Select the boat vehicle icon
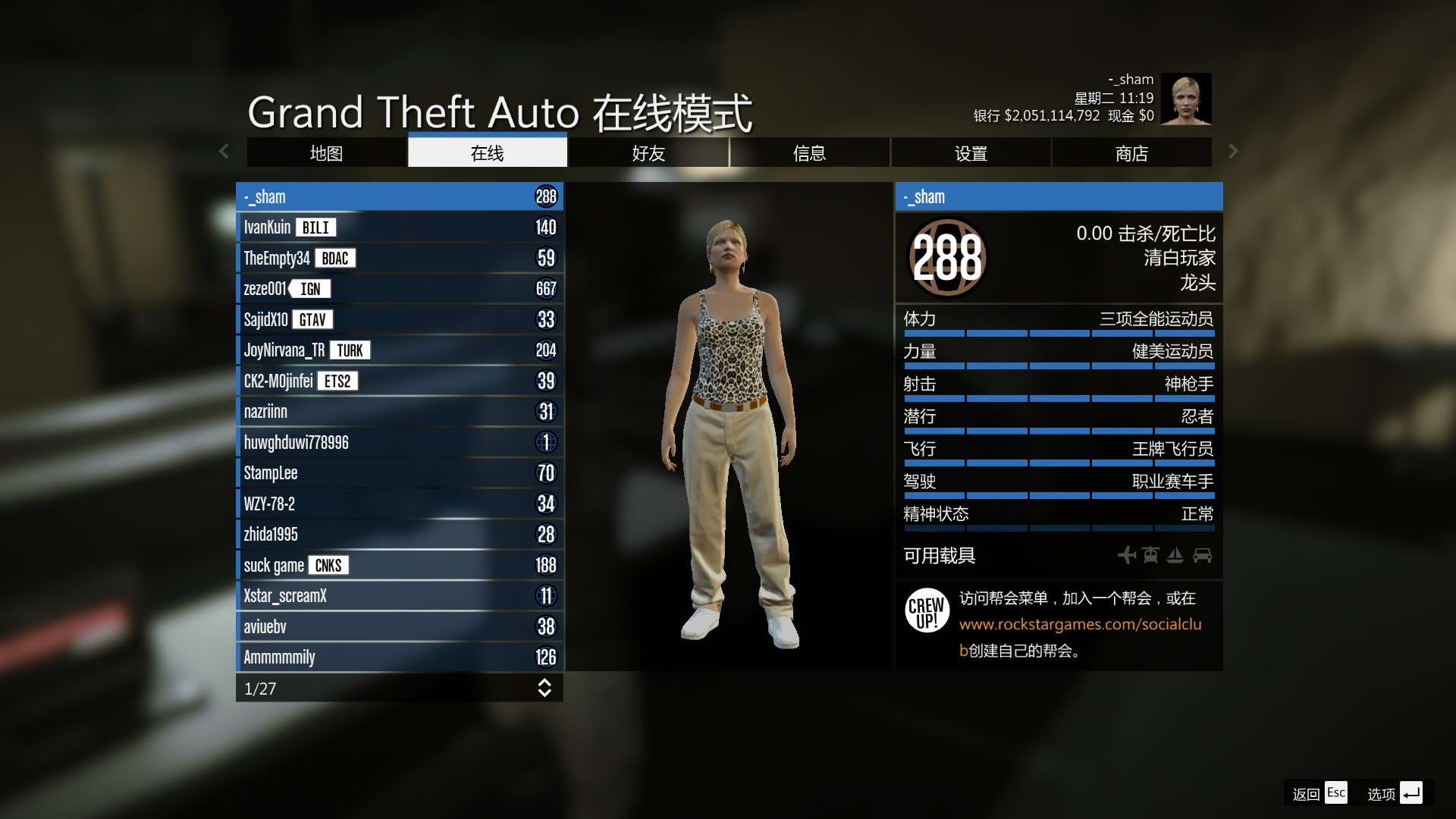The width and height of the screenshot is (1456, 819). 1175,555
